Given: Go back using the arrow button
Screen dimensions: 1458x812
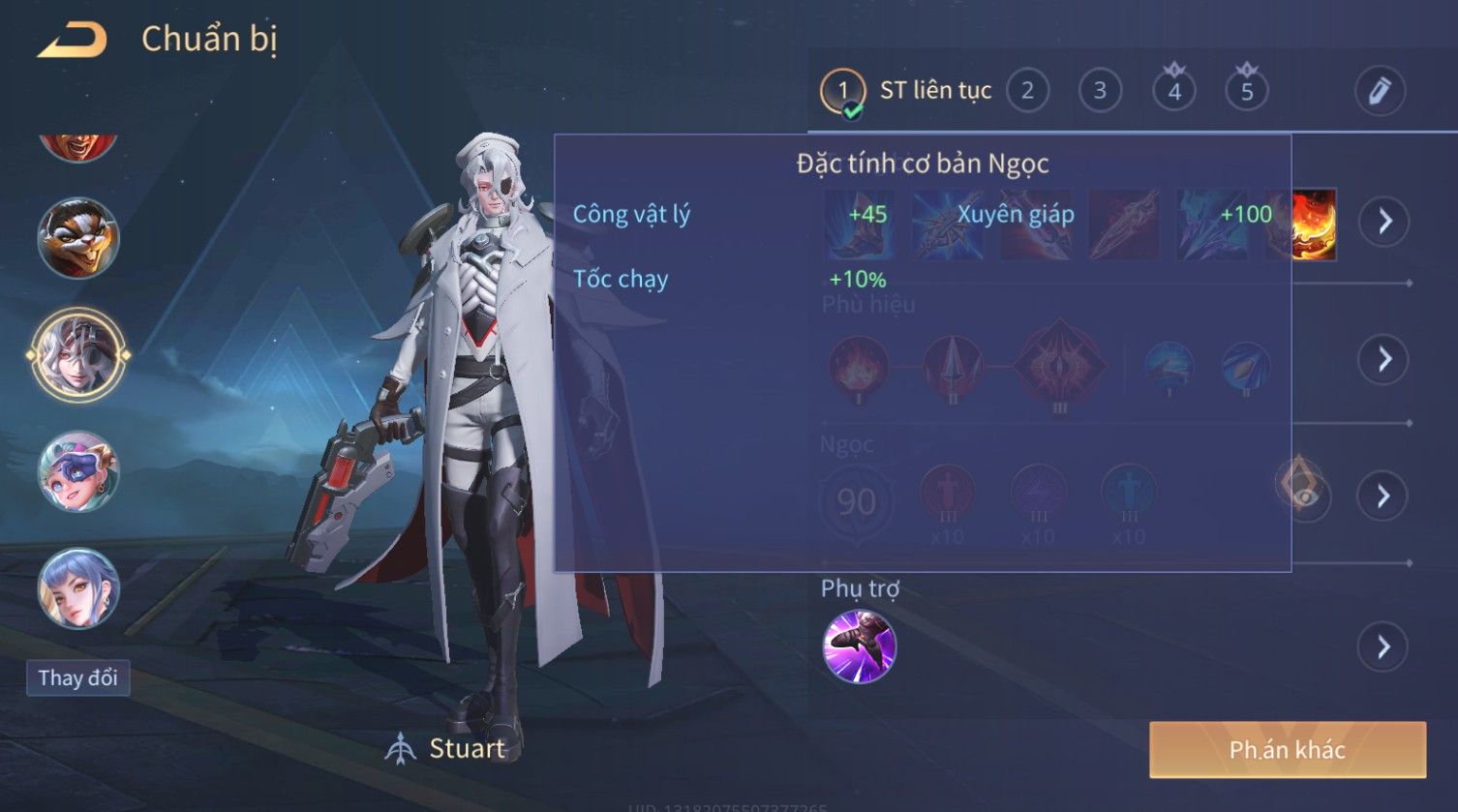Looking at the screenshot, I should click(73, 40).
